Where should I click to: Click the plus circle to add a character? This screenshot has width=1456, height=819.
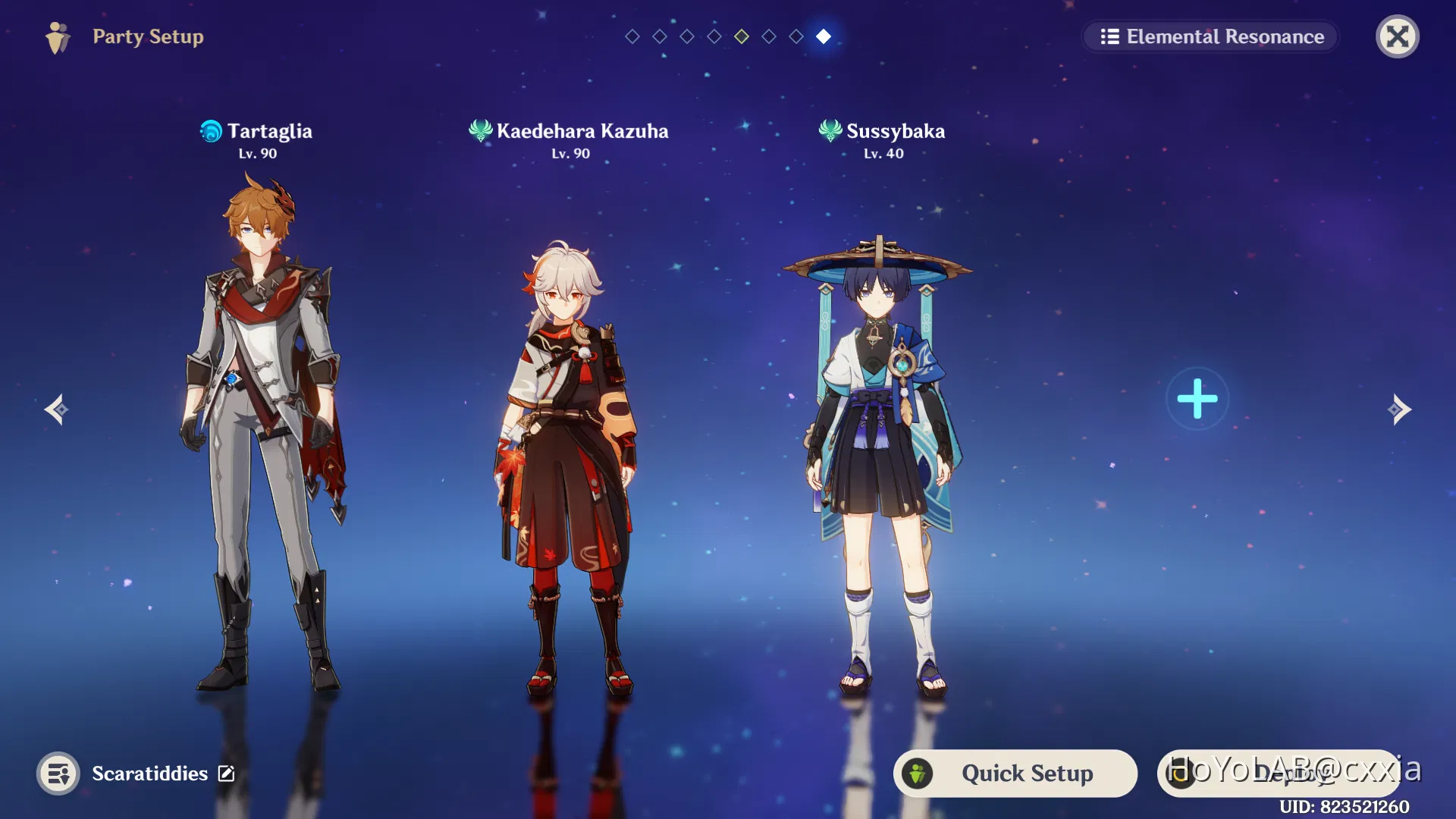(x=1197, y=397)
